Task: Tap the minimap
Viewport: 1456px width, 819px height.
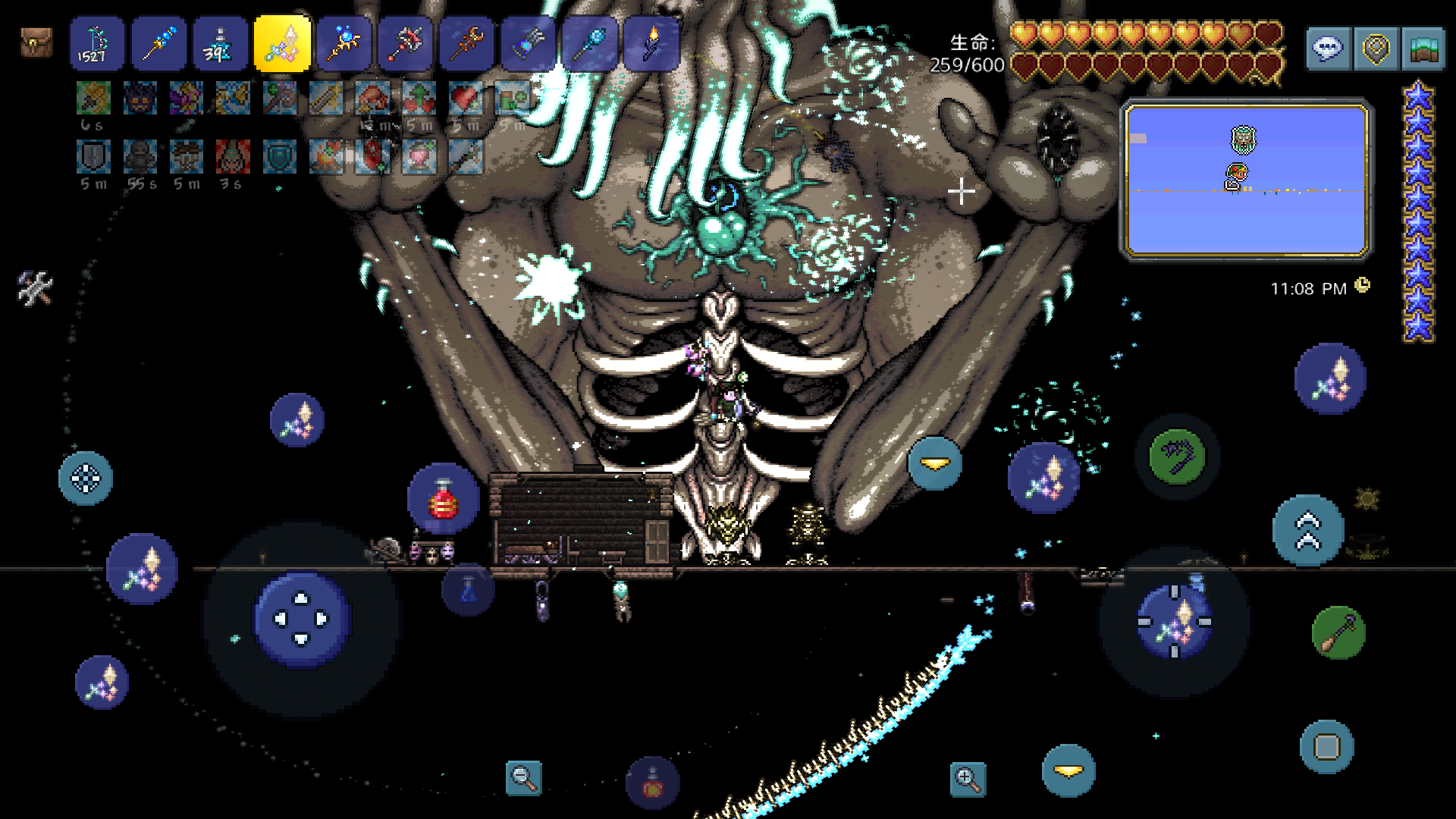Action: click(x=1247, y=180)
